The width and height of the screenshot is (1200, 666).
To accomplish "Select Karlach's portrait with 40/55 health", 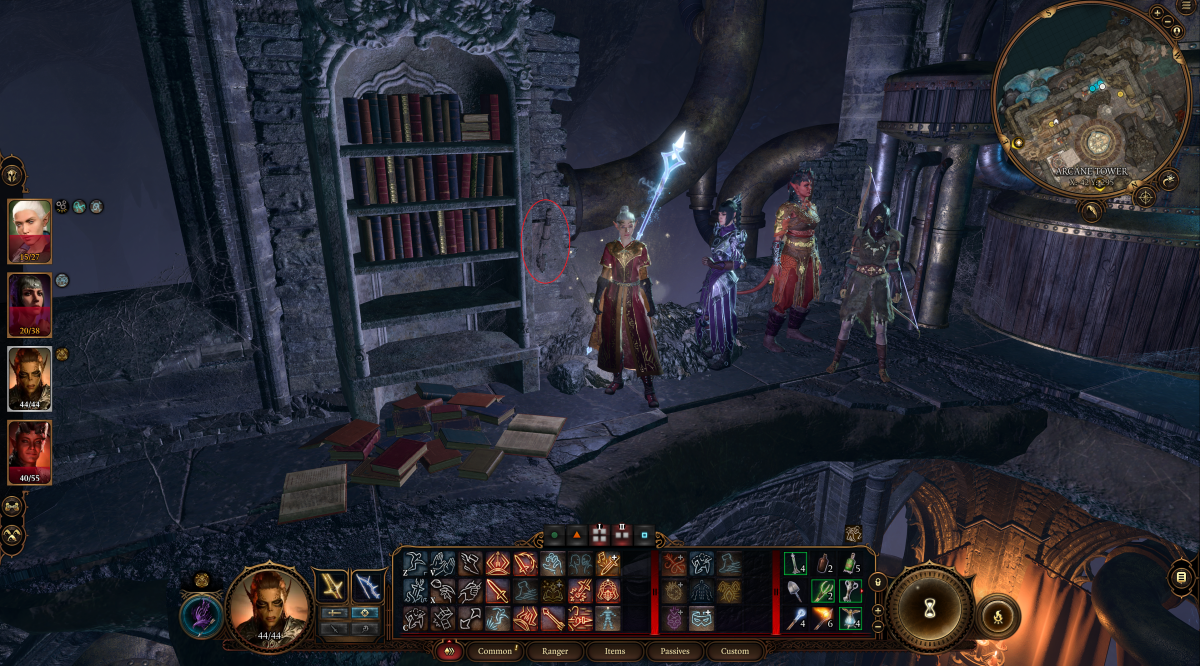I will click(x=30, y=452).
